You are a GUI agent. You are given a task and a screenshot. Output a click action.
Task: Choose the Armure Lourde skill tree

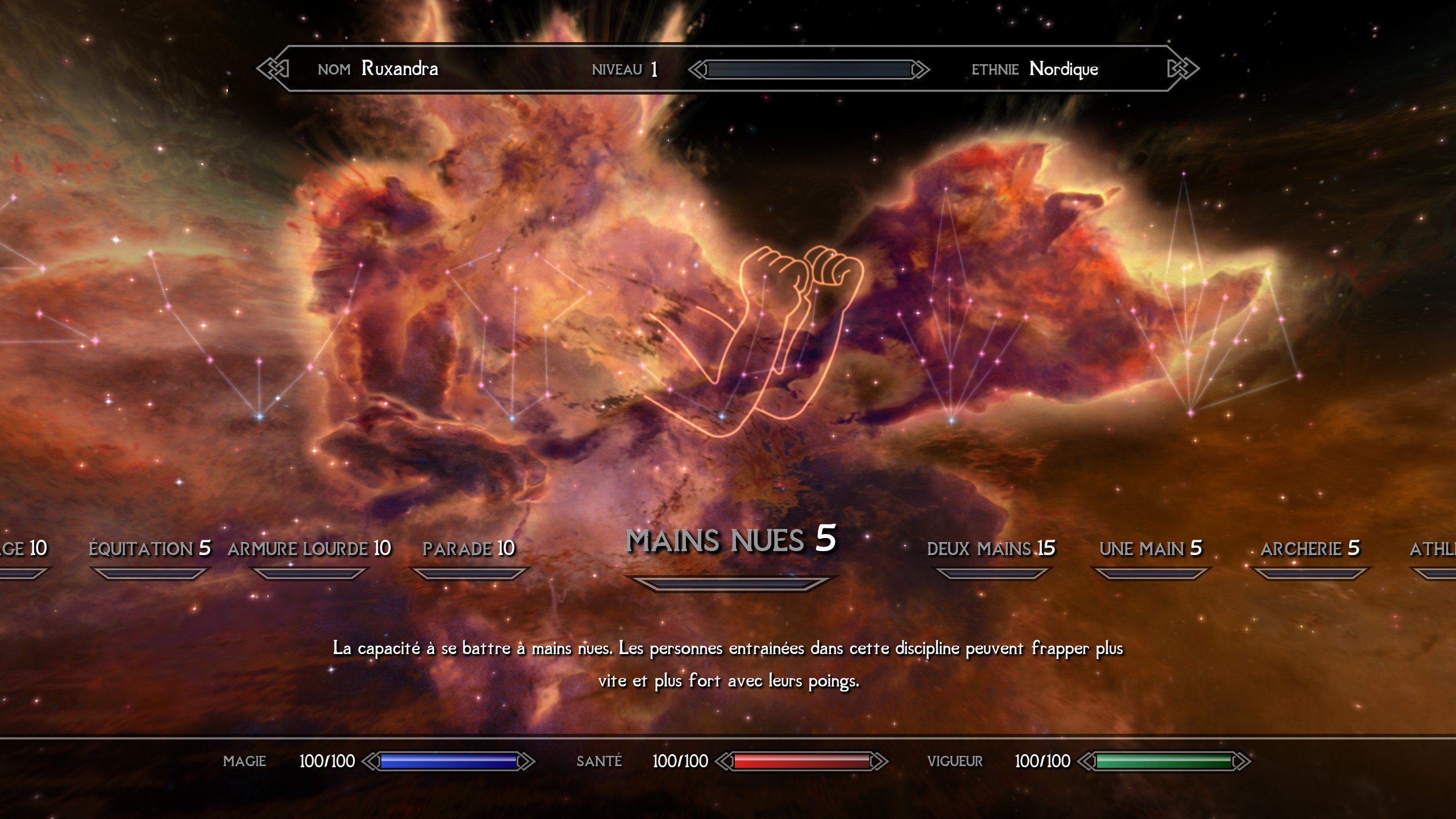click(x=309, y=549)
